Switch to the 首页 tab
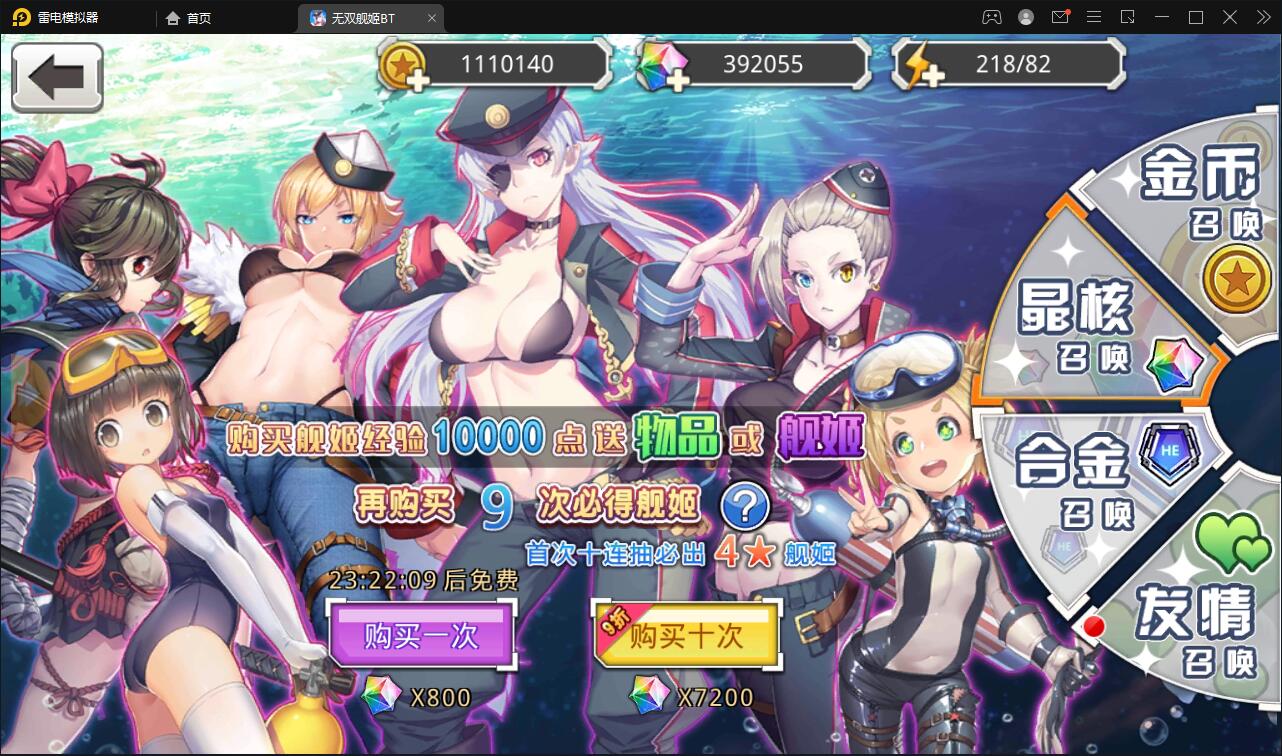This screenshot has width=1282, height=756. 190,17
